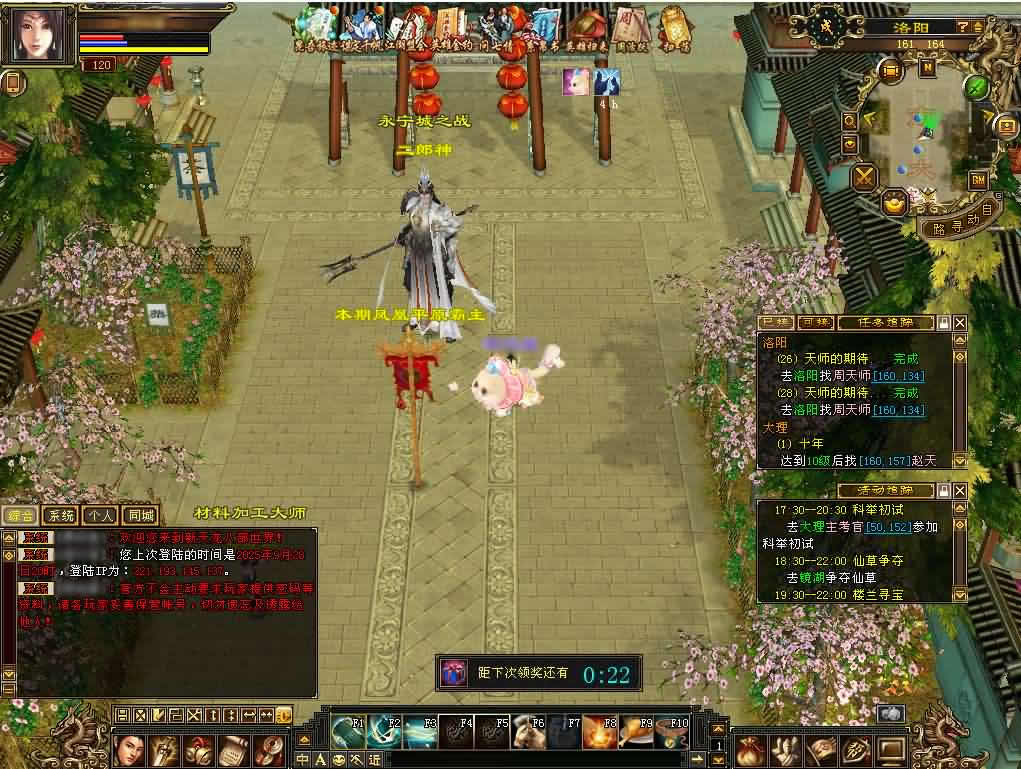Click the crossed swords icon by the minimap
This screenshot has height=769, width=1021.
click(863, 177)
